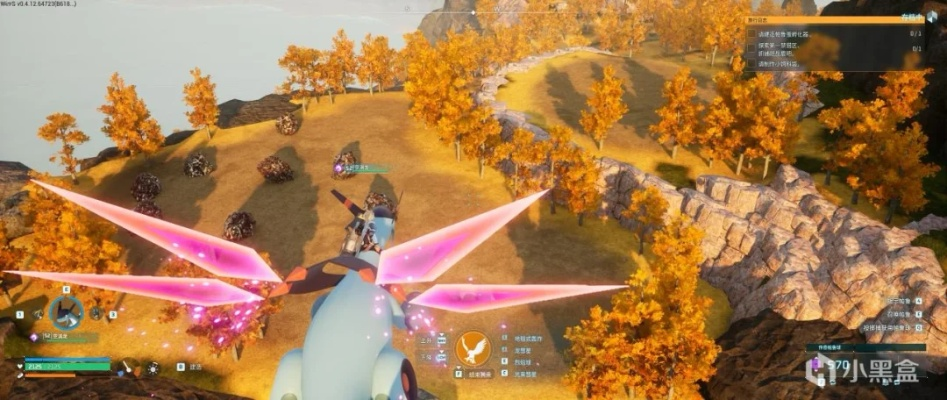Select the previous pal icon left of portrait
The image size is (947, 400).
coord(37,314)
